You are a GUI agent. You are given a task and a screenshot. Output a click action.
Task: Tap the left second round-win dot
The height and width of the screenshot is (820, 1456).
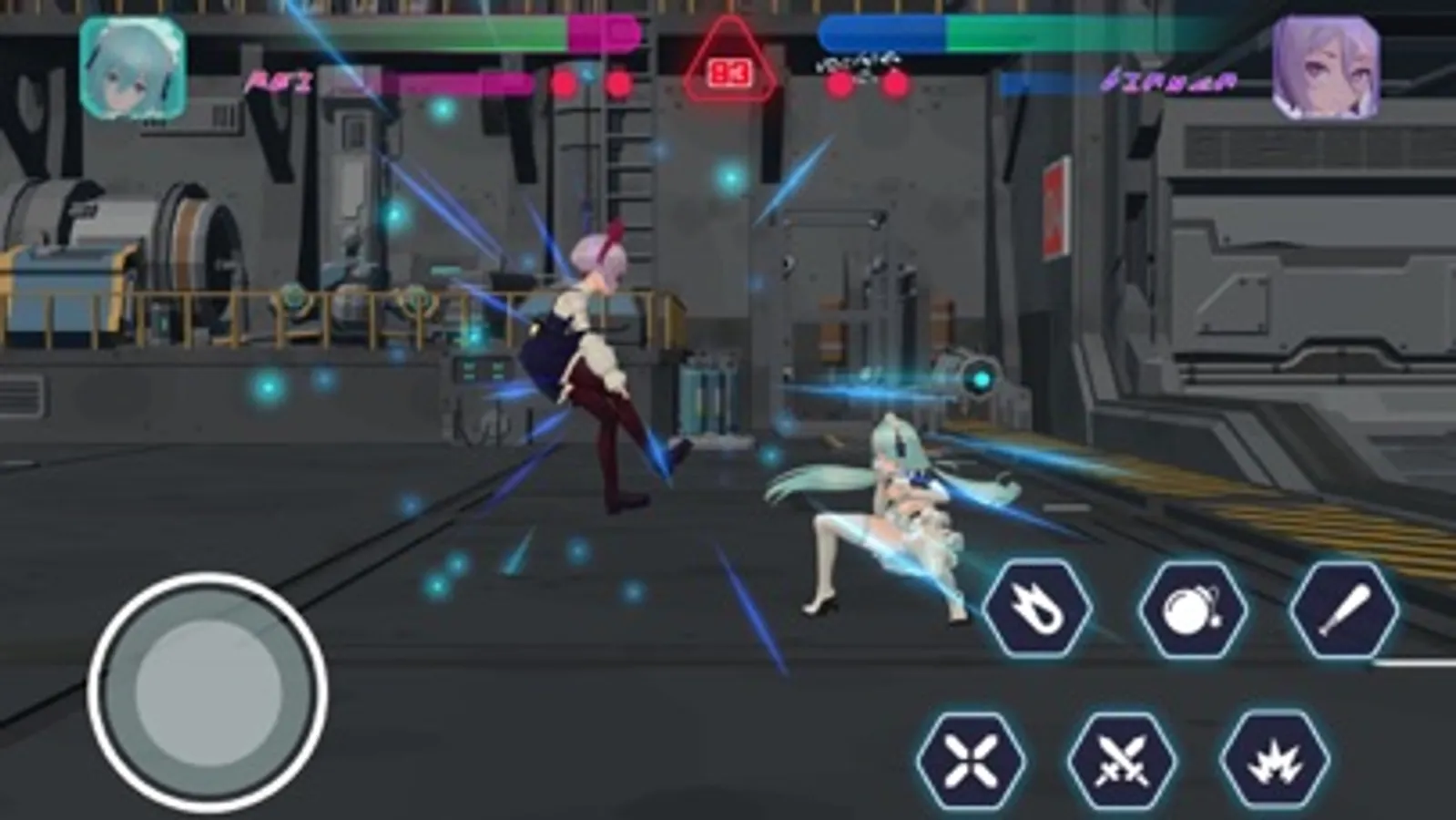coord(617,83)
